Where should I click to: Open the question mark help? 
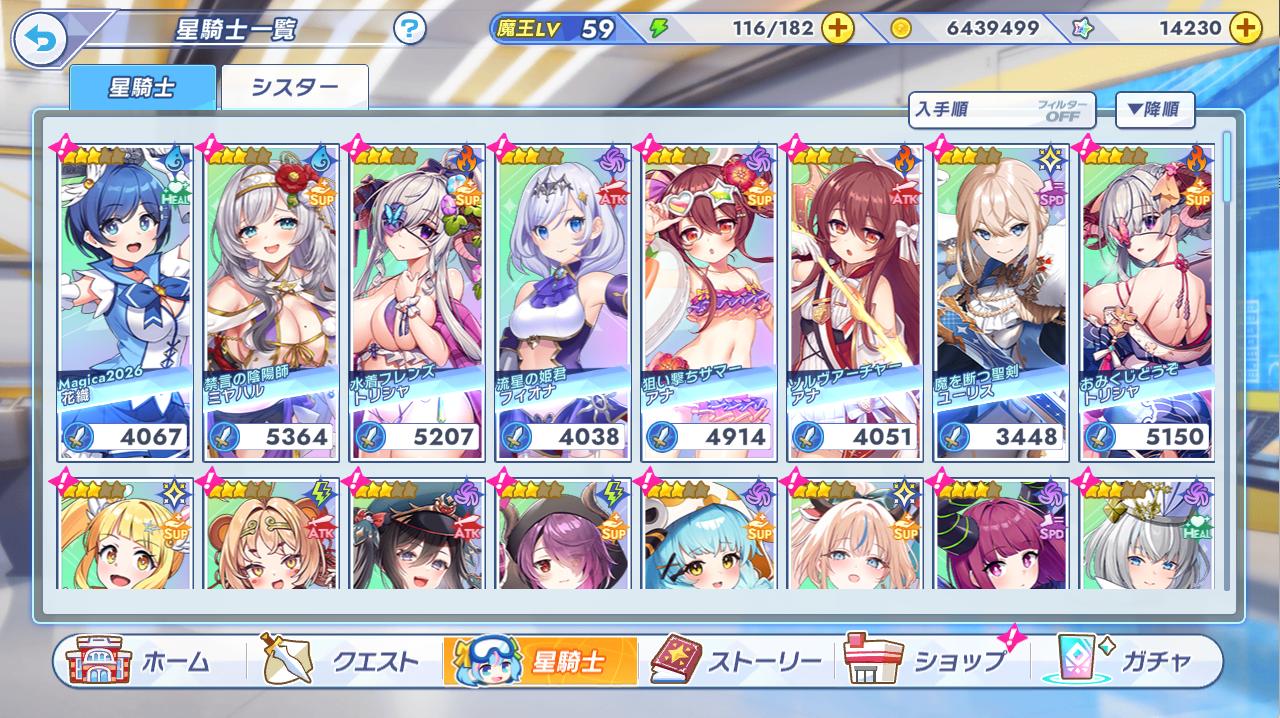click(409, 29)
